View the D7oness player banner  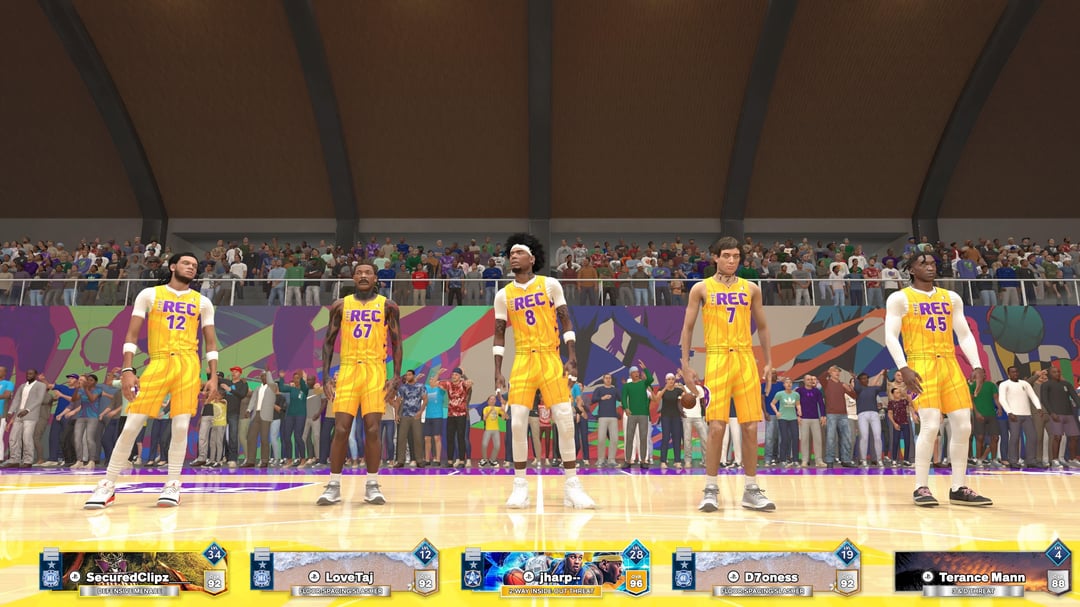[765, 572]
